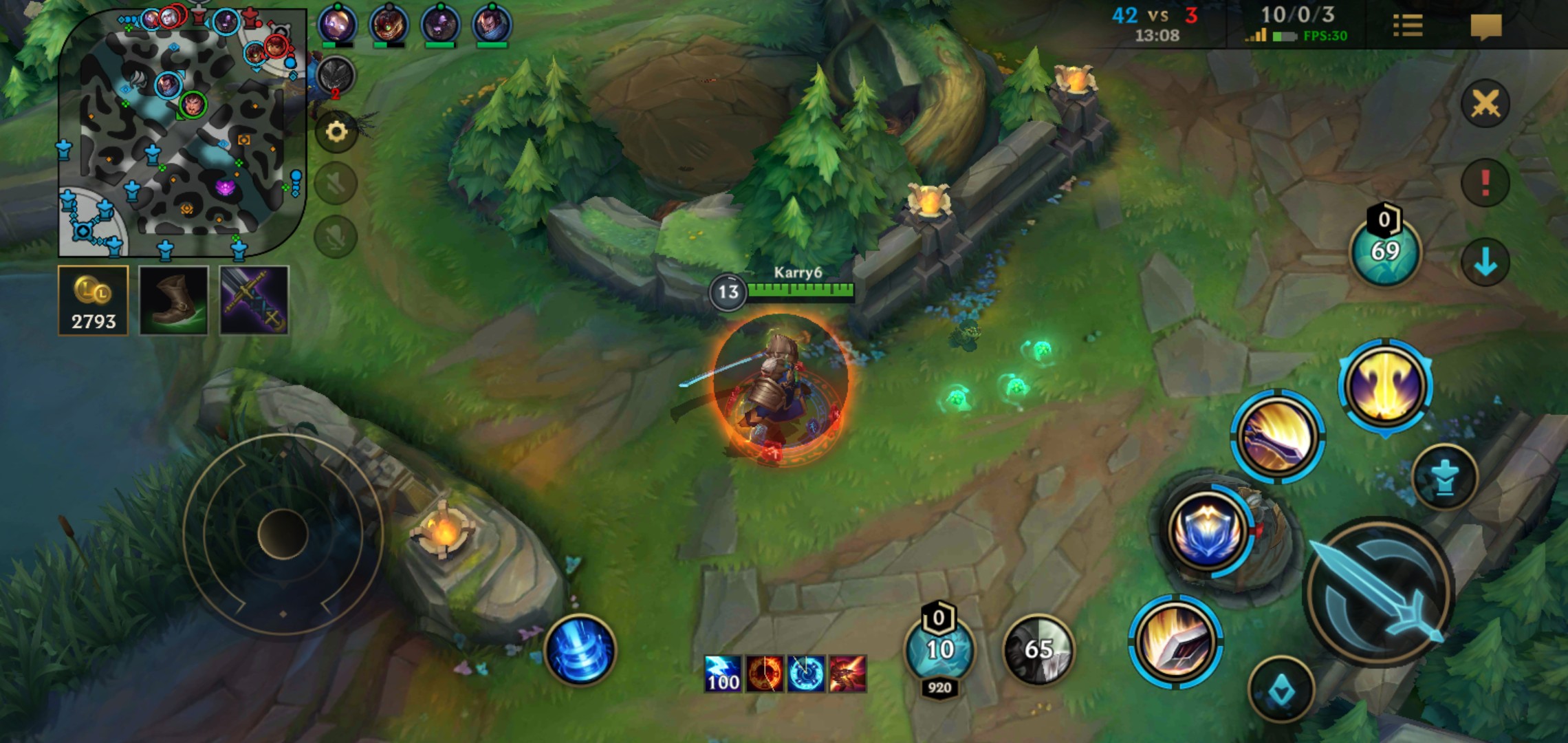Cast the golden ultimate ability
This screenshot has height=743, width=1568.
coord(1384,386)
